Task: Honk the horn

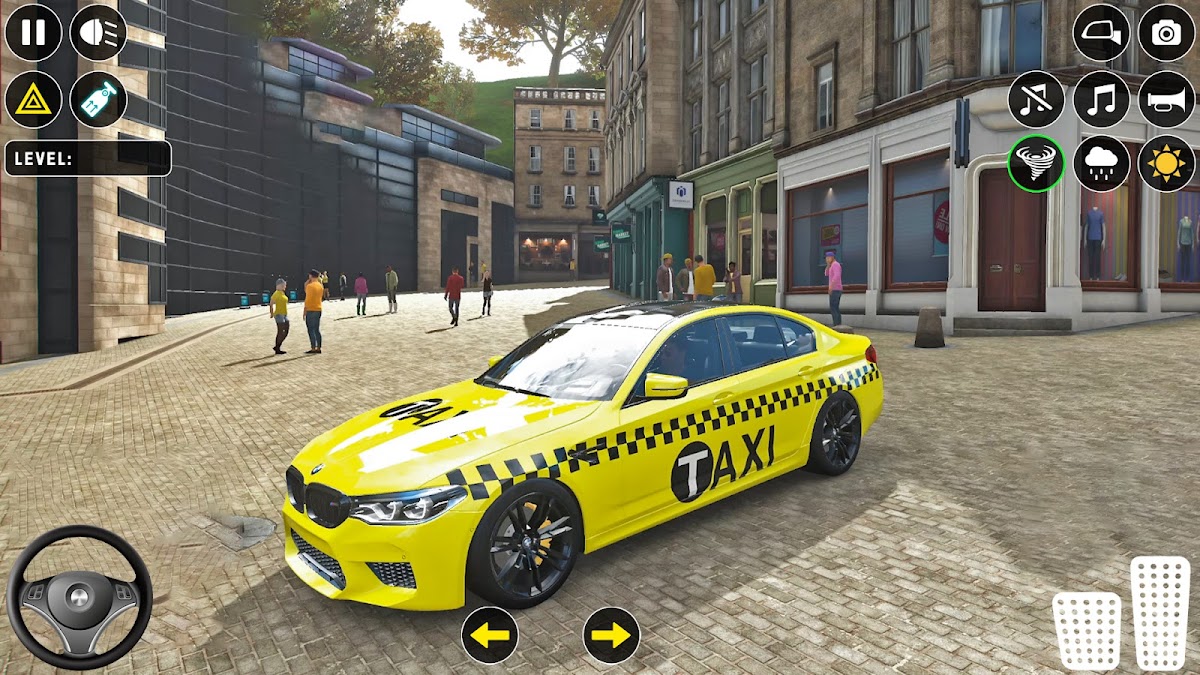Action: tap(1166, 99)
